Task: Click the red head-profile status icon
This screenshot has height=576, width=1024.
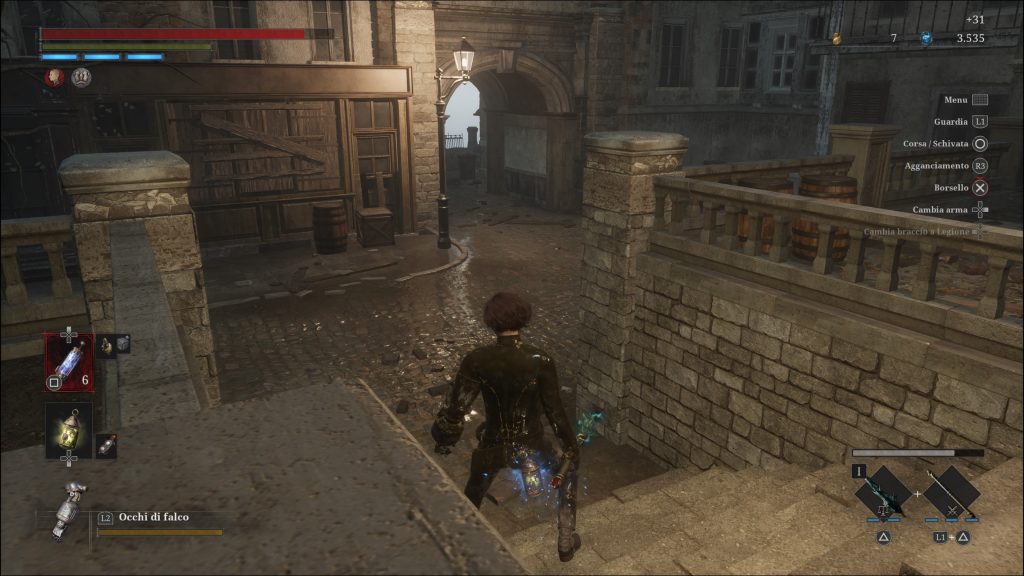Action: coord(55,77)
